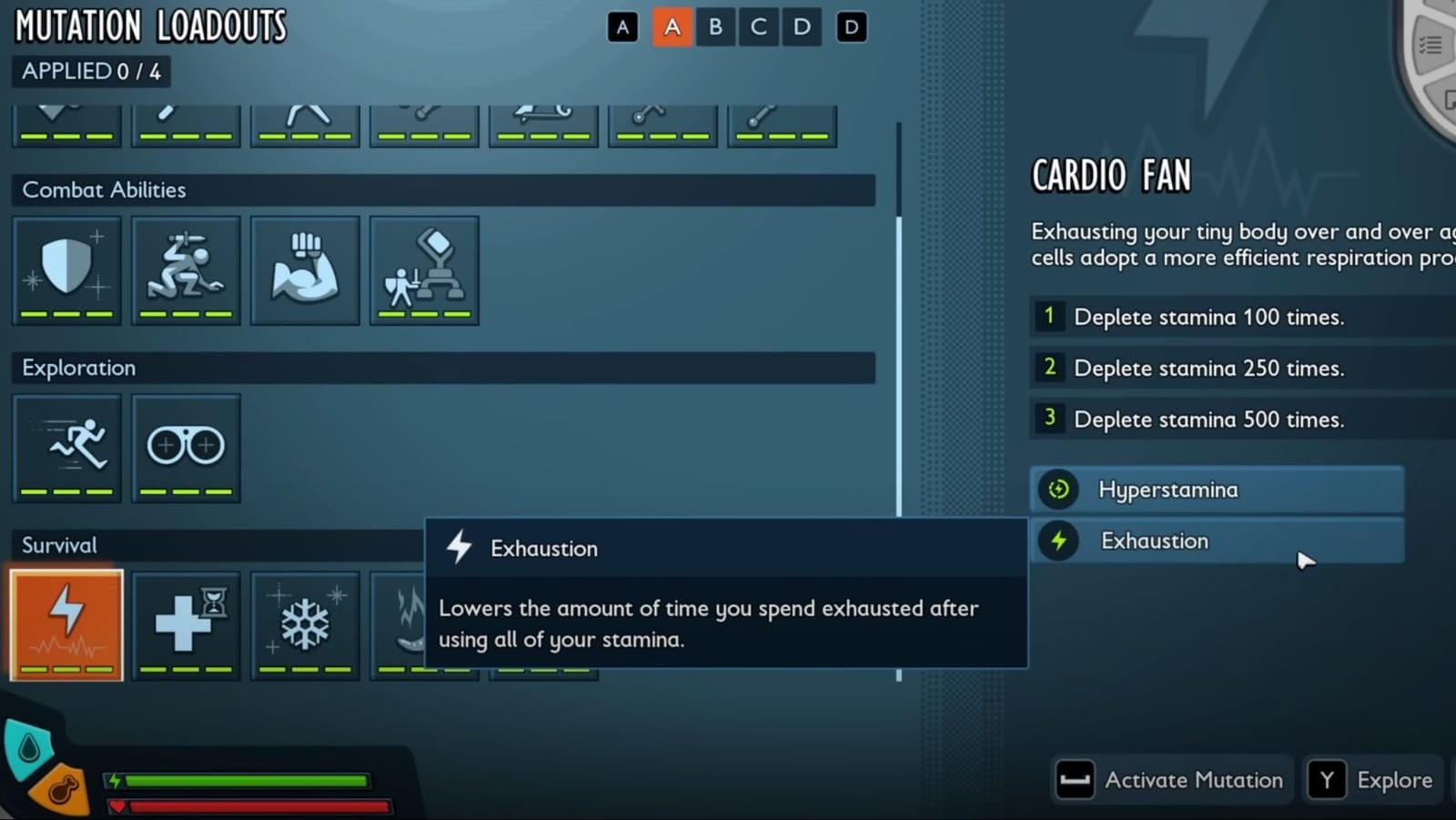Click the turret defense combat mutation
The image size is (1456, 820).
pos(424,269)
